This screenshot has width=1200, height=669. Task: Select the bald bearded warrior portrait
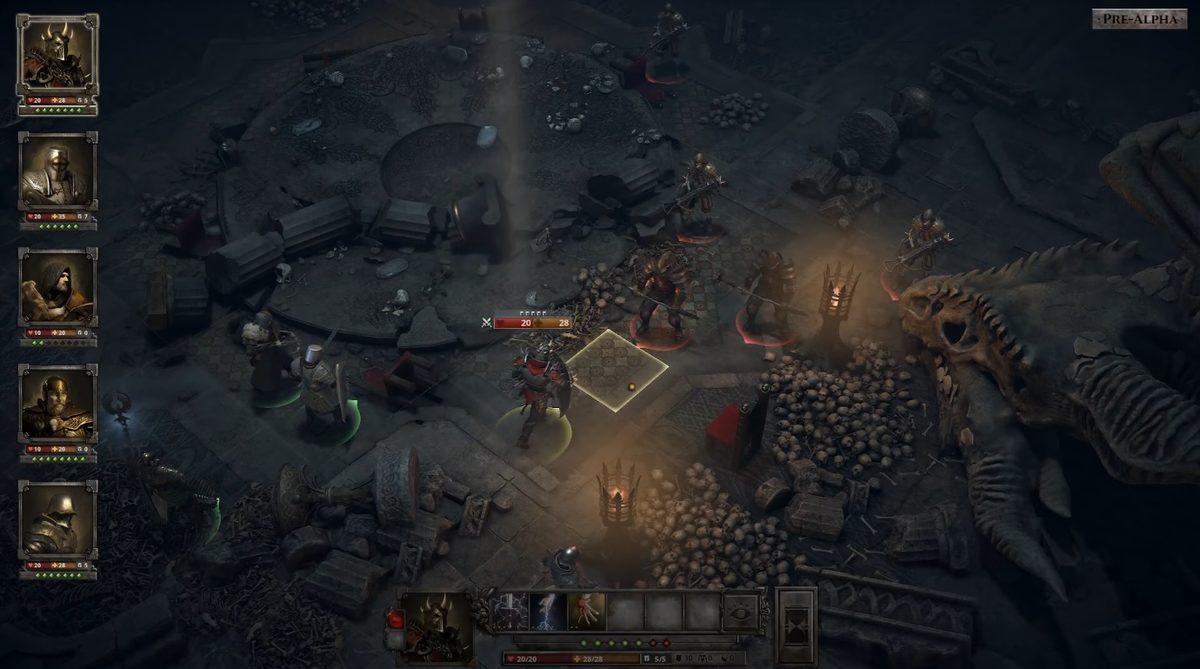(x=57, y=404)
